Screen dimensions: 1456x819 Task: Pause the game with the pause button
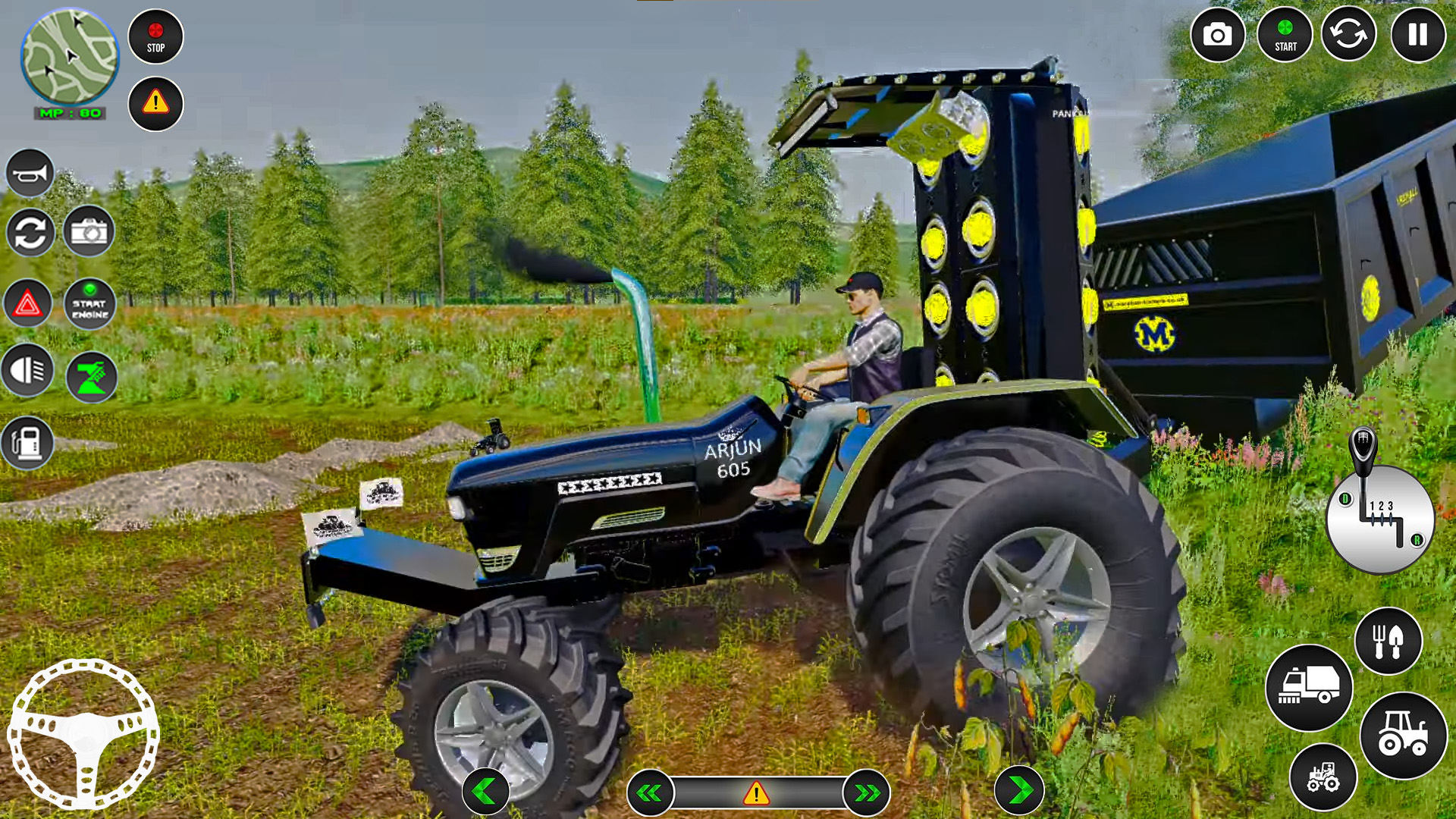pyautogui.click(x=1417, y=35)
